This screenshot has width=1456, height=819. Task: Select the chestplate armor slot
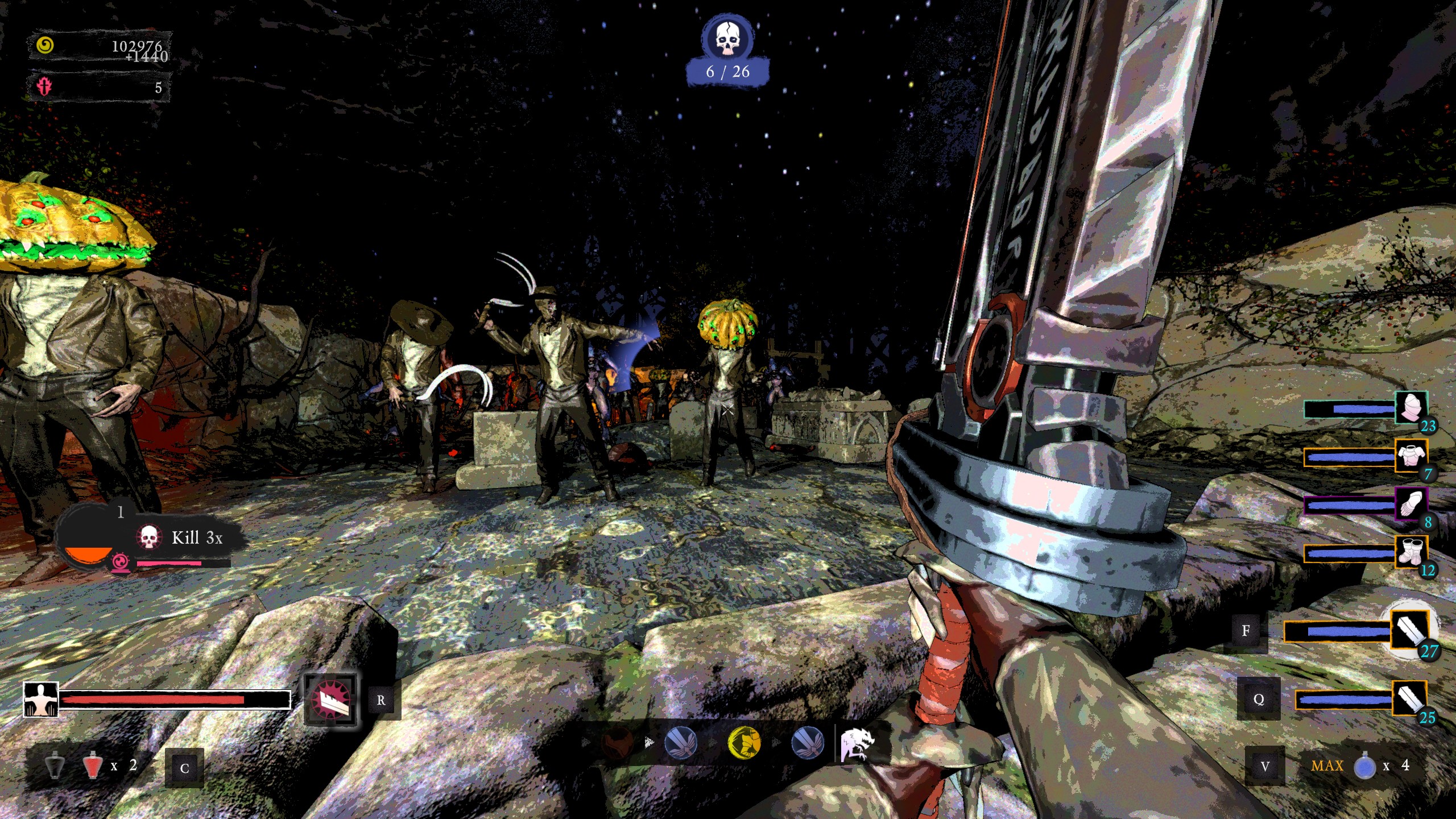(1411, 456)
